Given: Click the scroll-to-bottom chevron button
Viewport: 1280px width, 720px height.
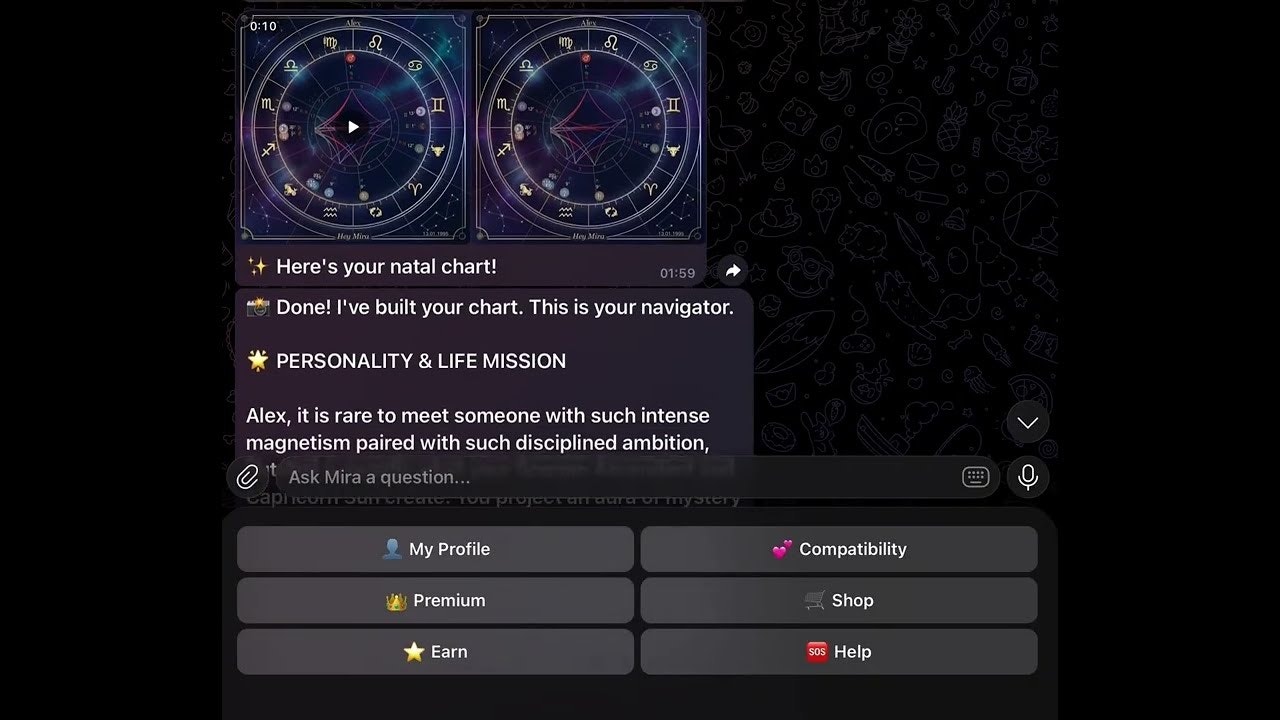Looking at the screenshot, I should (1027, 422).
